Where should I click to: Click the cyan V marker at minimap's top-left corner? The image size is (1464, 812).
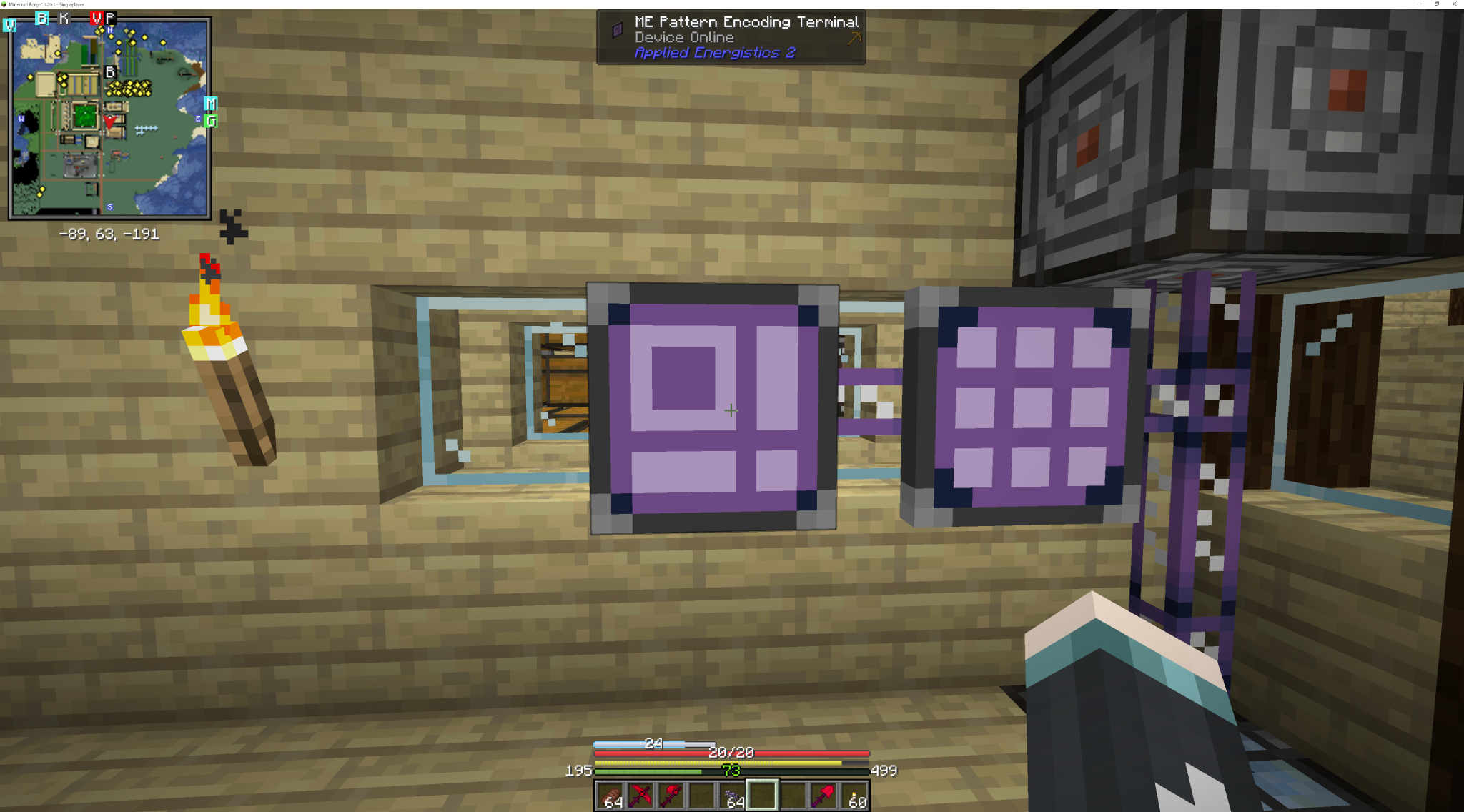click(x=9, y=24)
